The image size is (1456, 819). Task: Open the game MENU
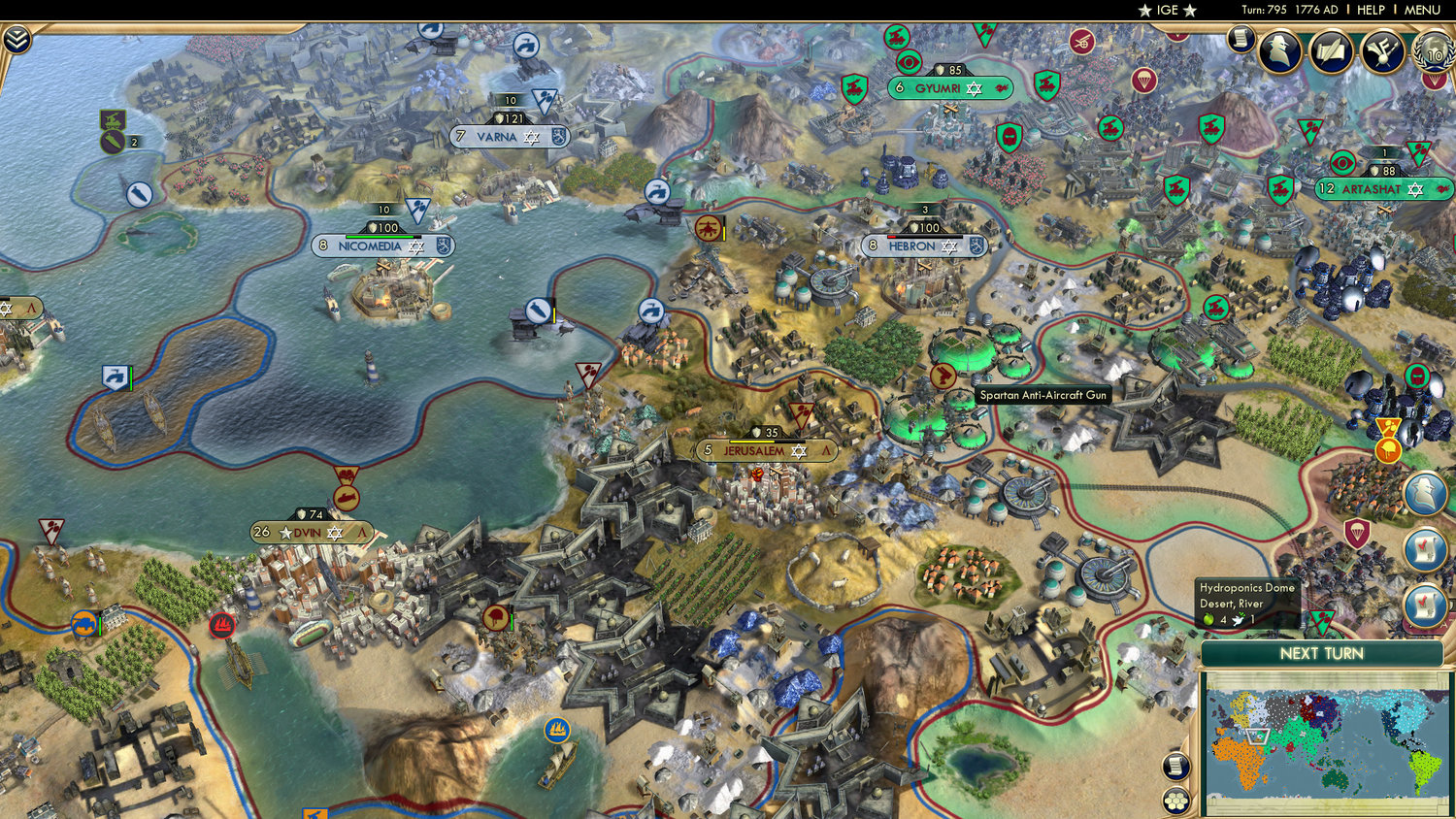[1420, 10]
